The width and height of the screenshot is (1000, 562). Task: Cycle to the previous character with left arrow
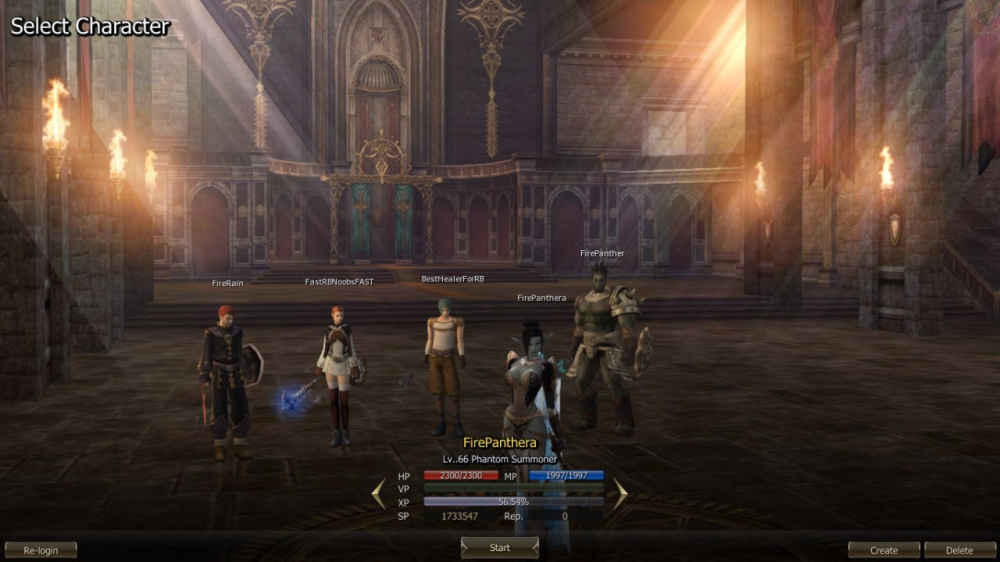click(379, 493)
